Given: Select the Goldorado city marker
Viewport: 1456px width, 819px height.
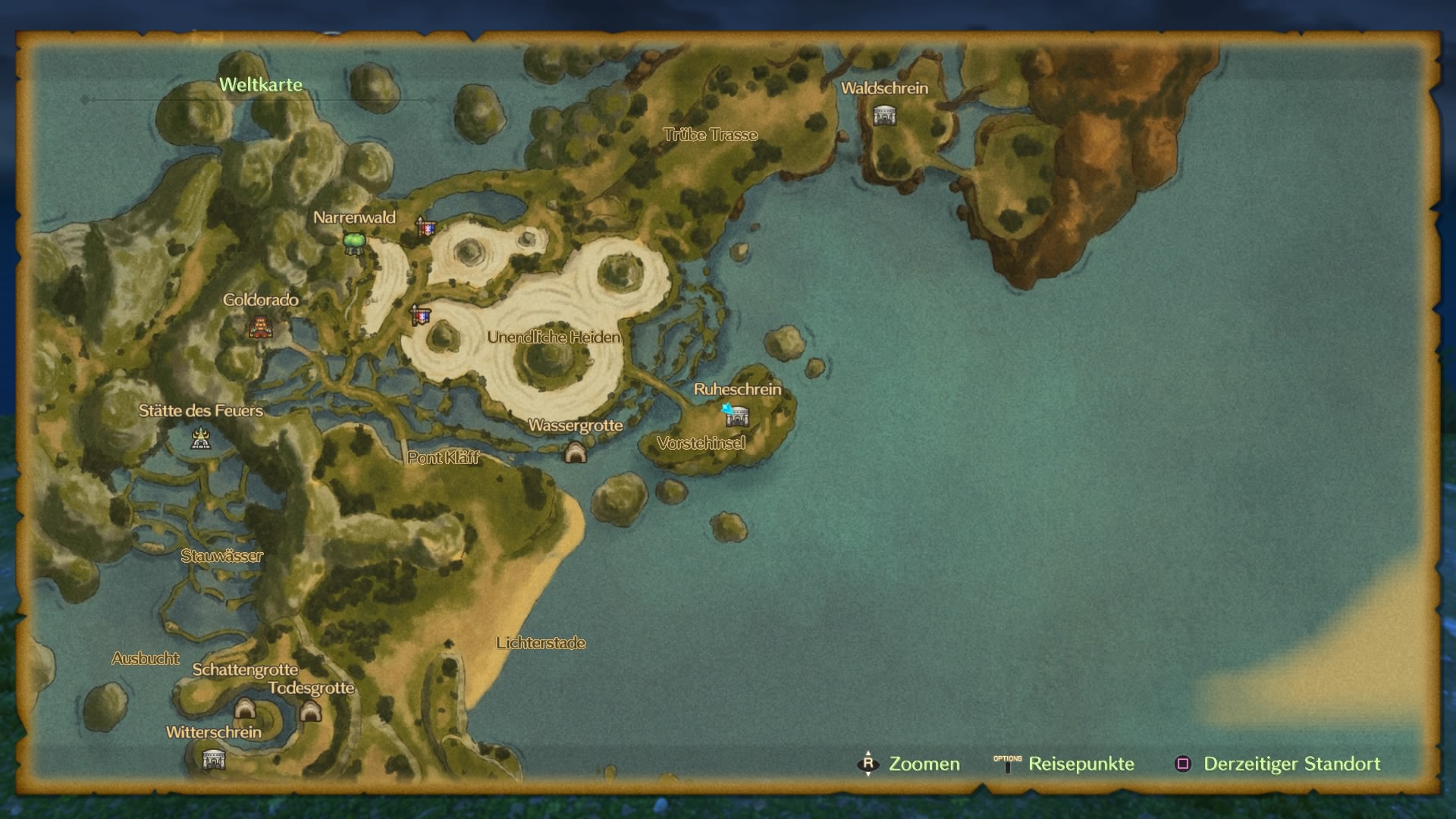Looking at the screenshot, I should pyautogui.click(x=260, y=328).
